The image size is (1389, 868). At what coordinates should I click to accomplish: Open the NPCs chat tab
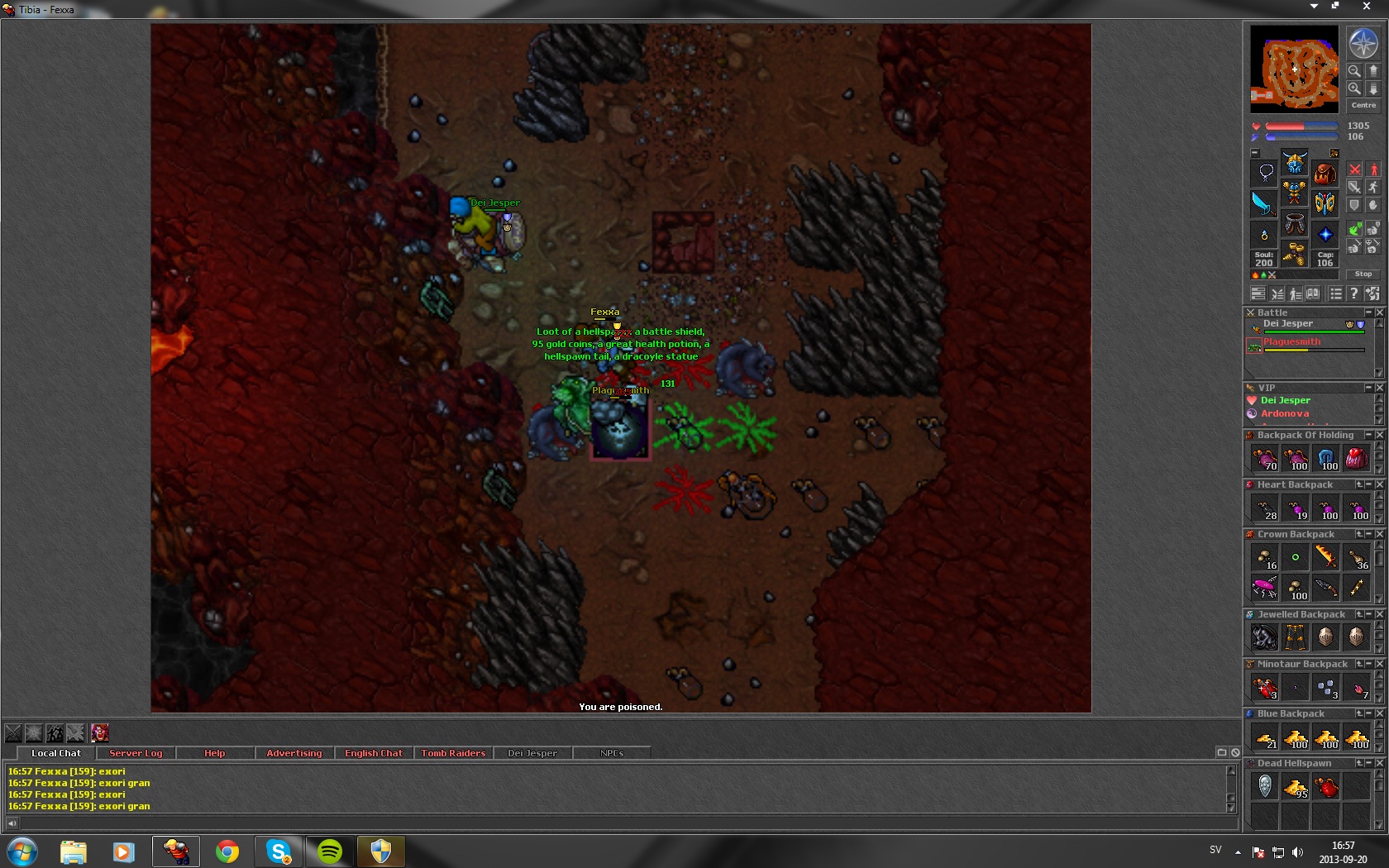pyautogui.click(x=612, y=753)
